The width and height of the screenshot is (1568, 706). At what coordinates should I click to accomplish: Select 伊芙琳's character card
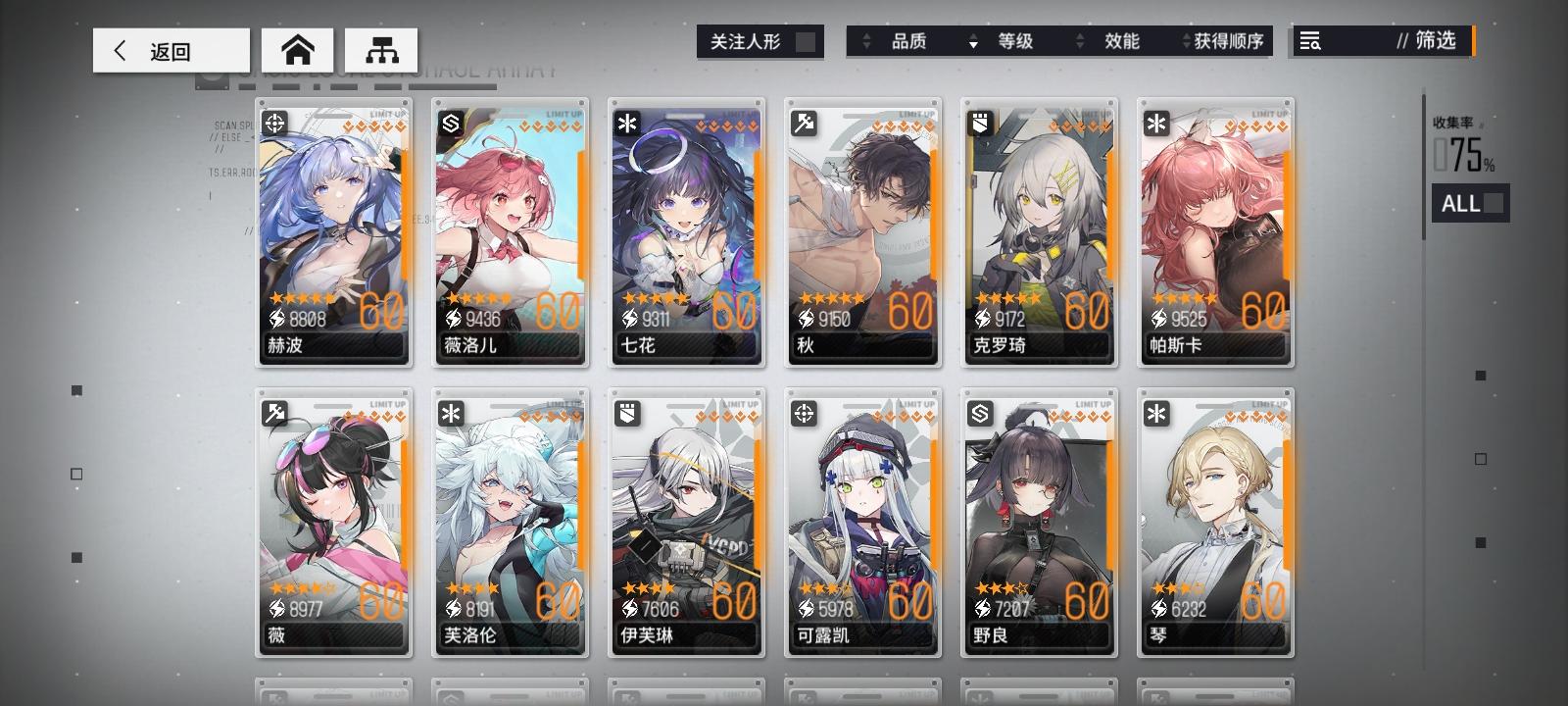pyautogui.click(x=686, y=520)
